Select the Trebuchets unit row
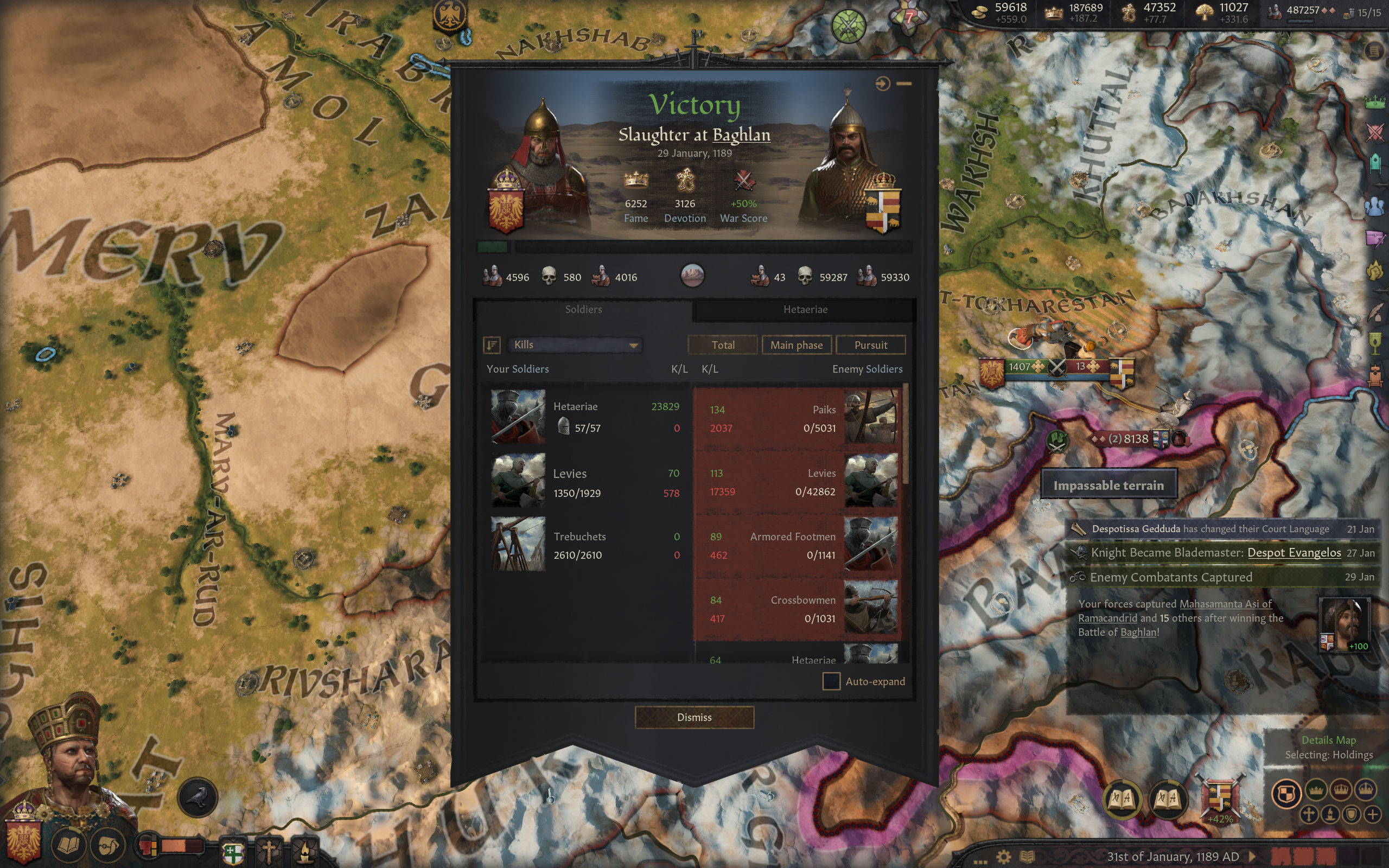This screenshot has width=1389, height=868. [x=585, y=545]
